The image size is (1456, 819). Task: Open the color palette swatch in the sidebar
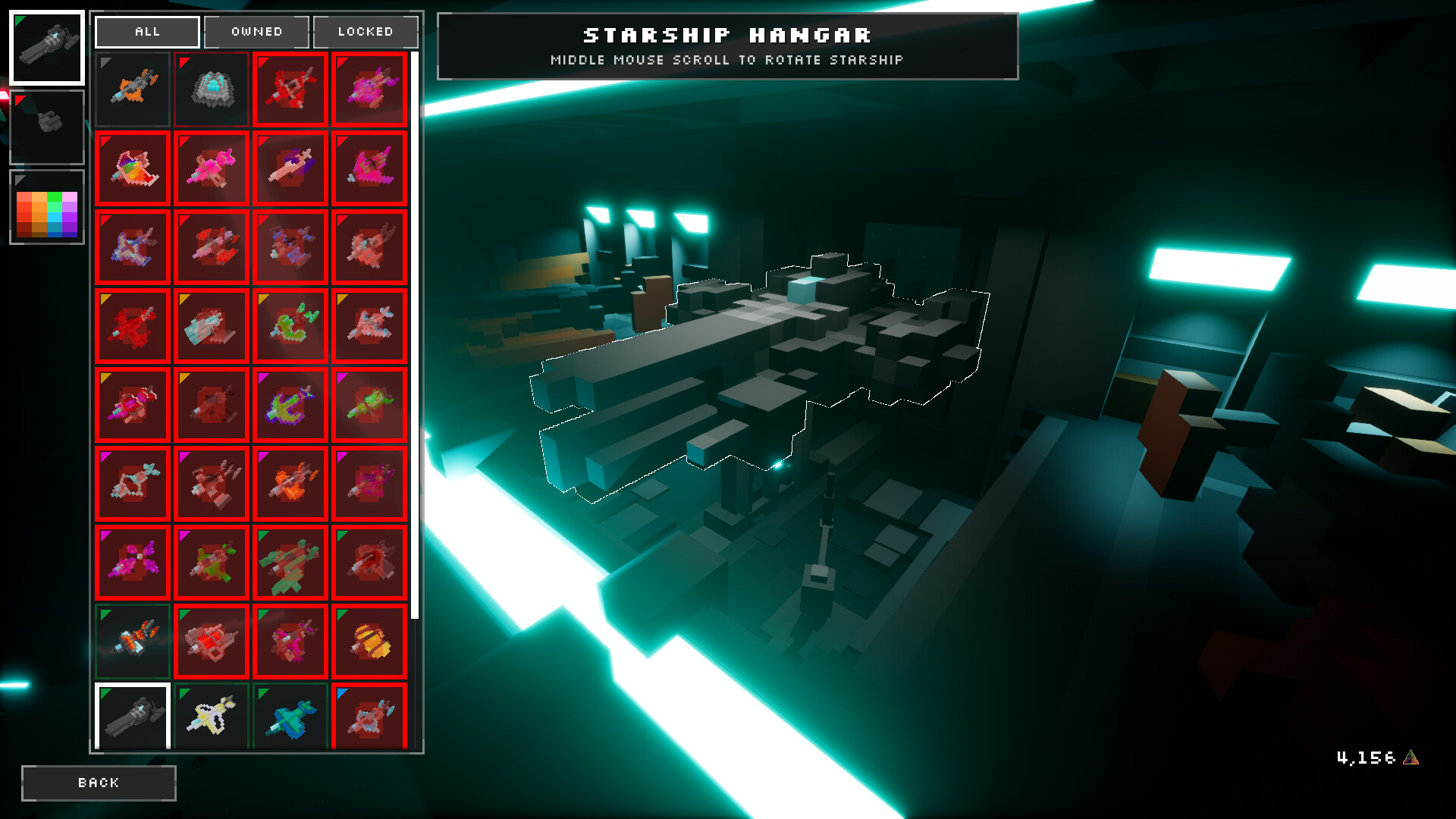coord(47,206)
